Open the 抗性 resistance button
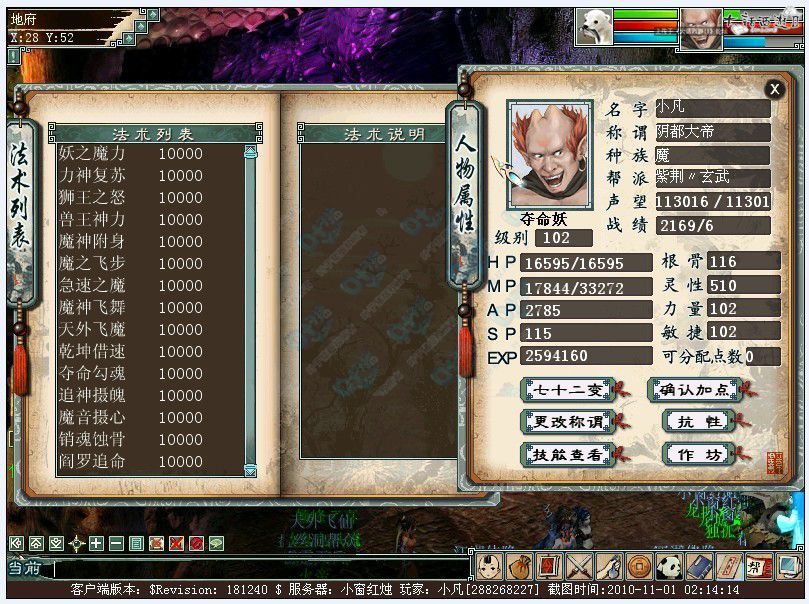Screen dimensions: 809x604 point(699,421)
